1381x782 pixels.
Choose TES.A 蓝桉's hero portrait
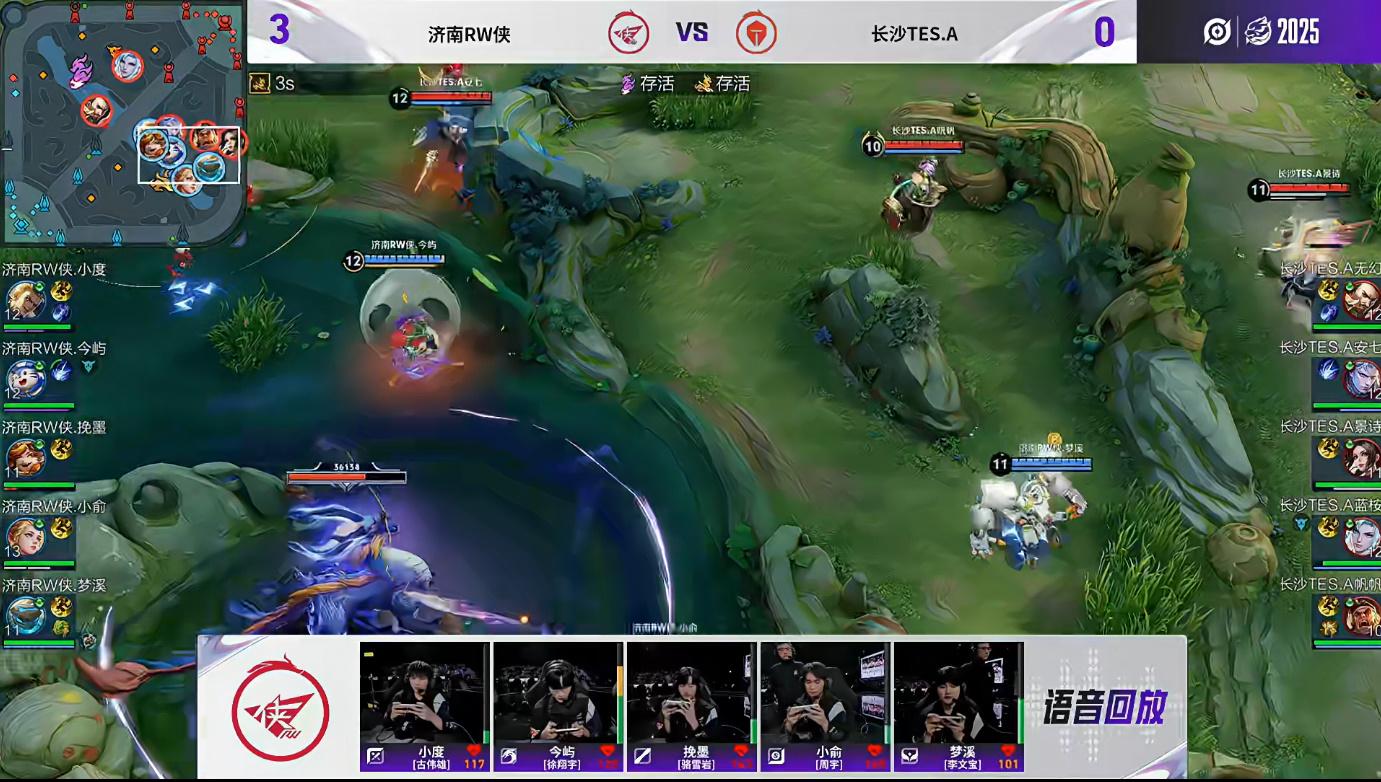[1361, 537]
